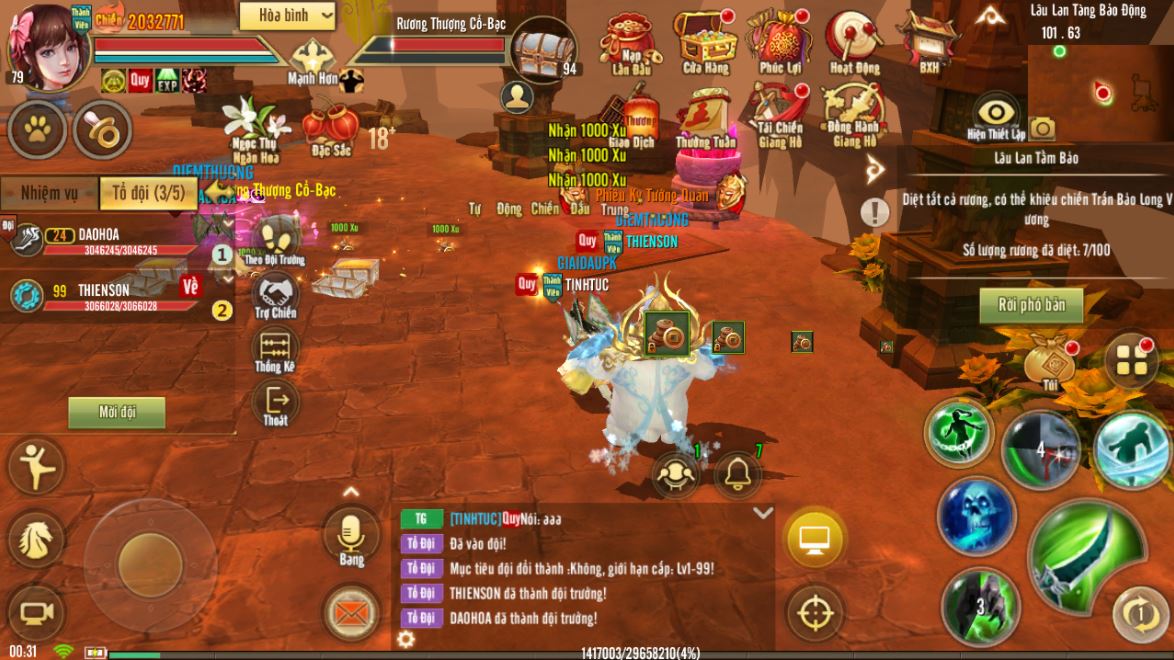1174x660 pixels.
Task: Open the mail envelope icon
Action: click(352, 612)
